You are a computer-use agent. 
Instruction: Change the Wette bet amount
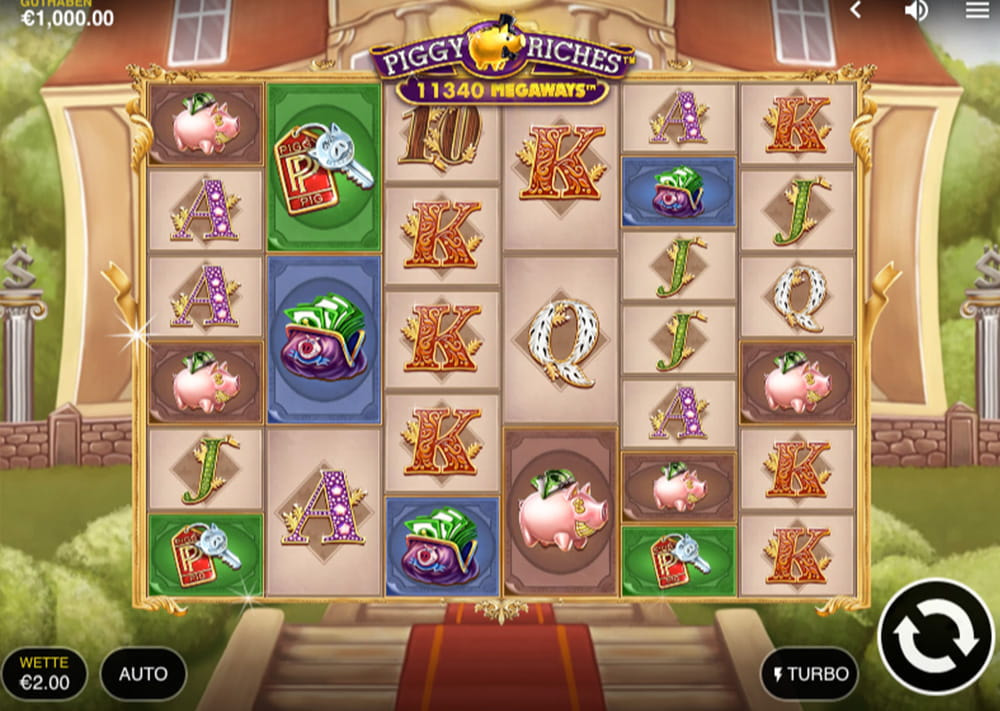pos(44,674)
